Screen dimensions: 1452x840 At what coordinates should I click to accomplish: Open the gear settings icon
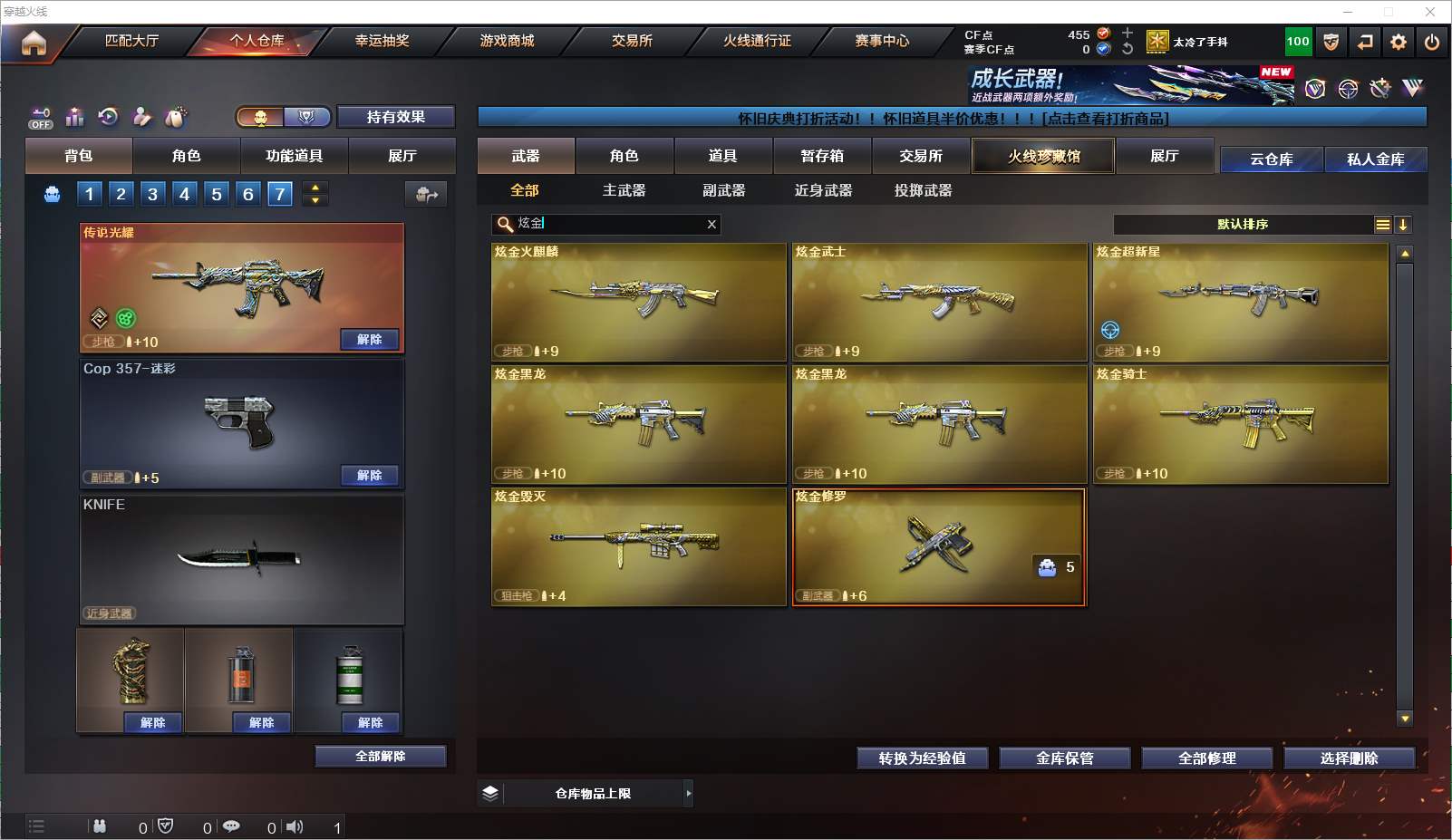[1399, 42]
